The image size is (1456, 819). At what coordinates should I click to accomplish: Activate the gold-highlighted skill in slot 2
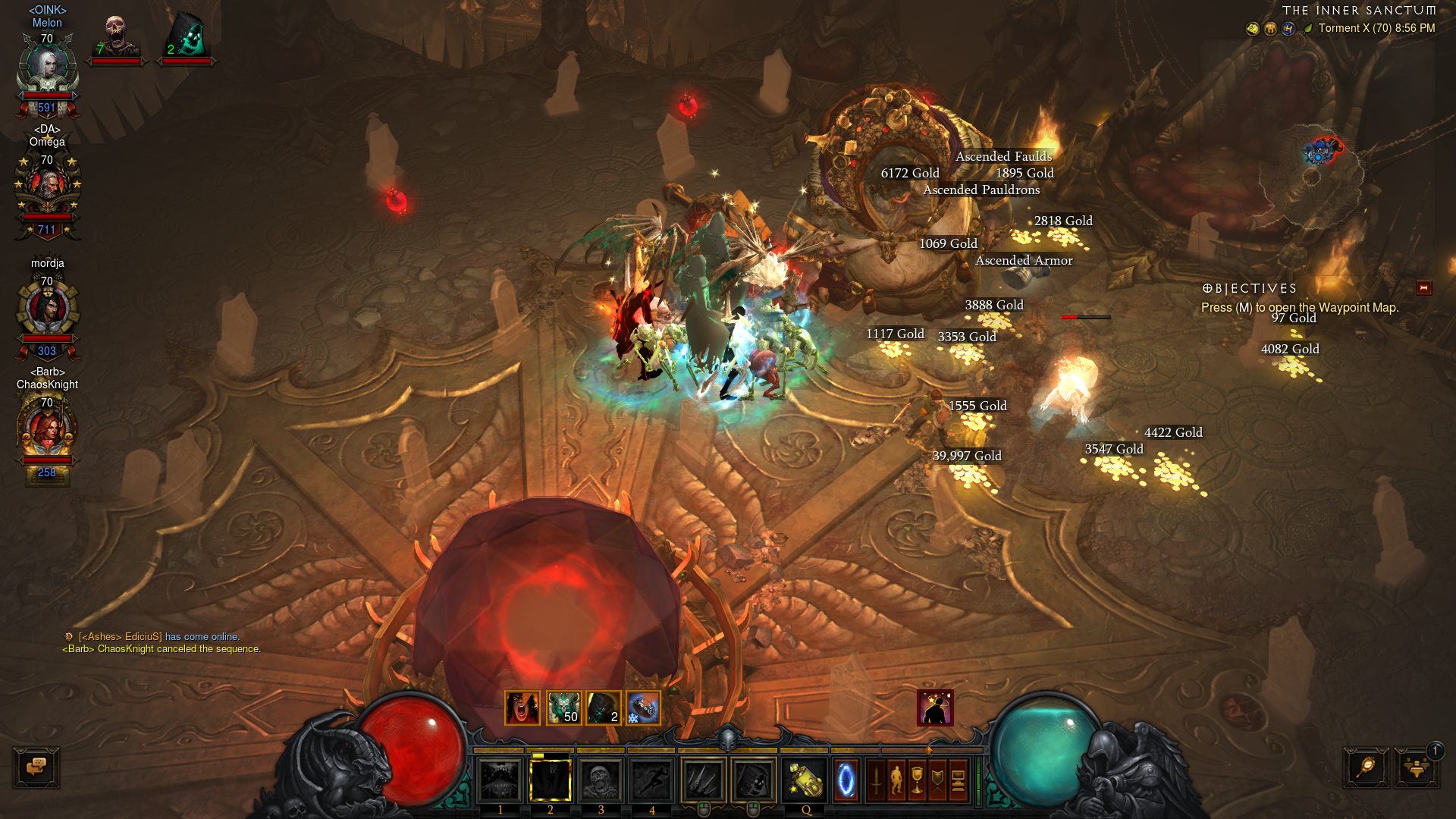point(550,780)
